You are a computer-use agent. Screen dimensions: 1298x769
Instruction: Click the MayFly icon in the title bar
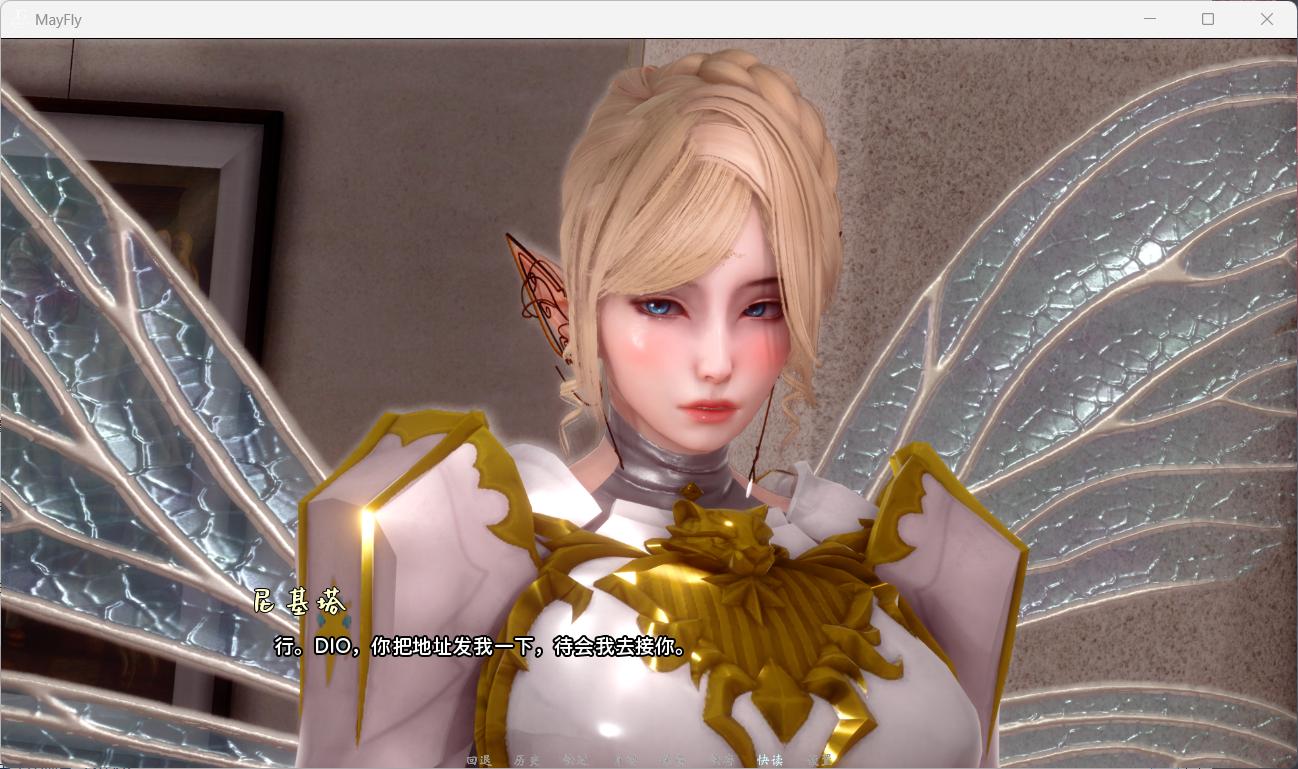pyautogui.click(x=20, y=19)
